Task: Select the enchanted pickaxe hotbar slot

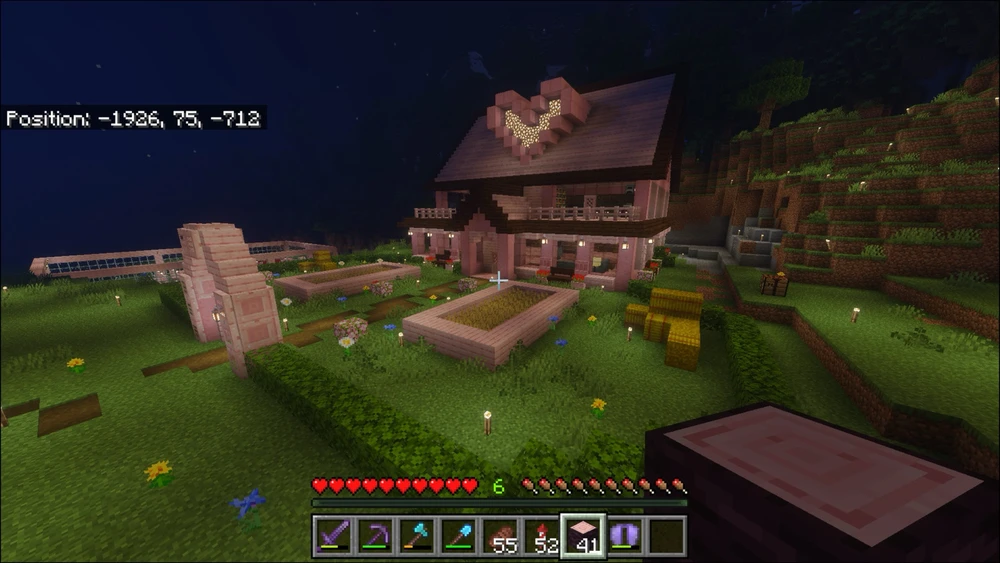Action: [x=373, y=536]
